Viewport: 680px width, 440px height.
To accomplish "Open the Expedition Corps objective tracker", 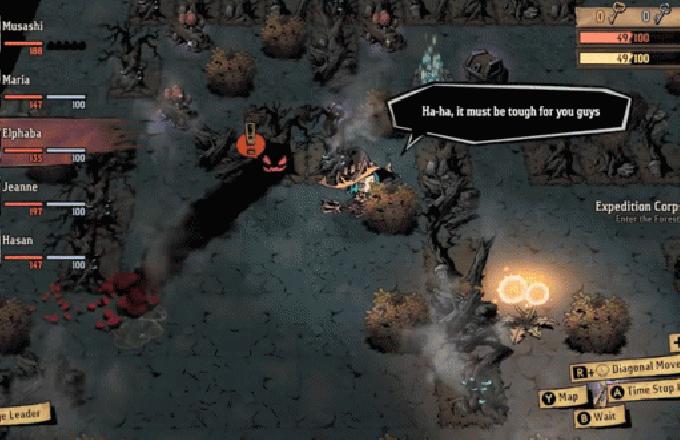I will (637, 211).
